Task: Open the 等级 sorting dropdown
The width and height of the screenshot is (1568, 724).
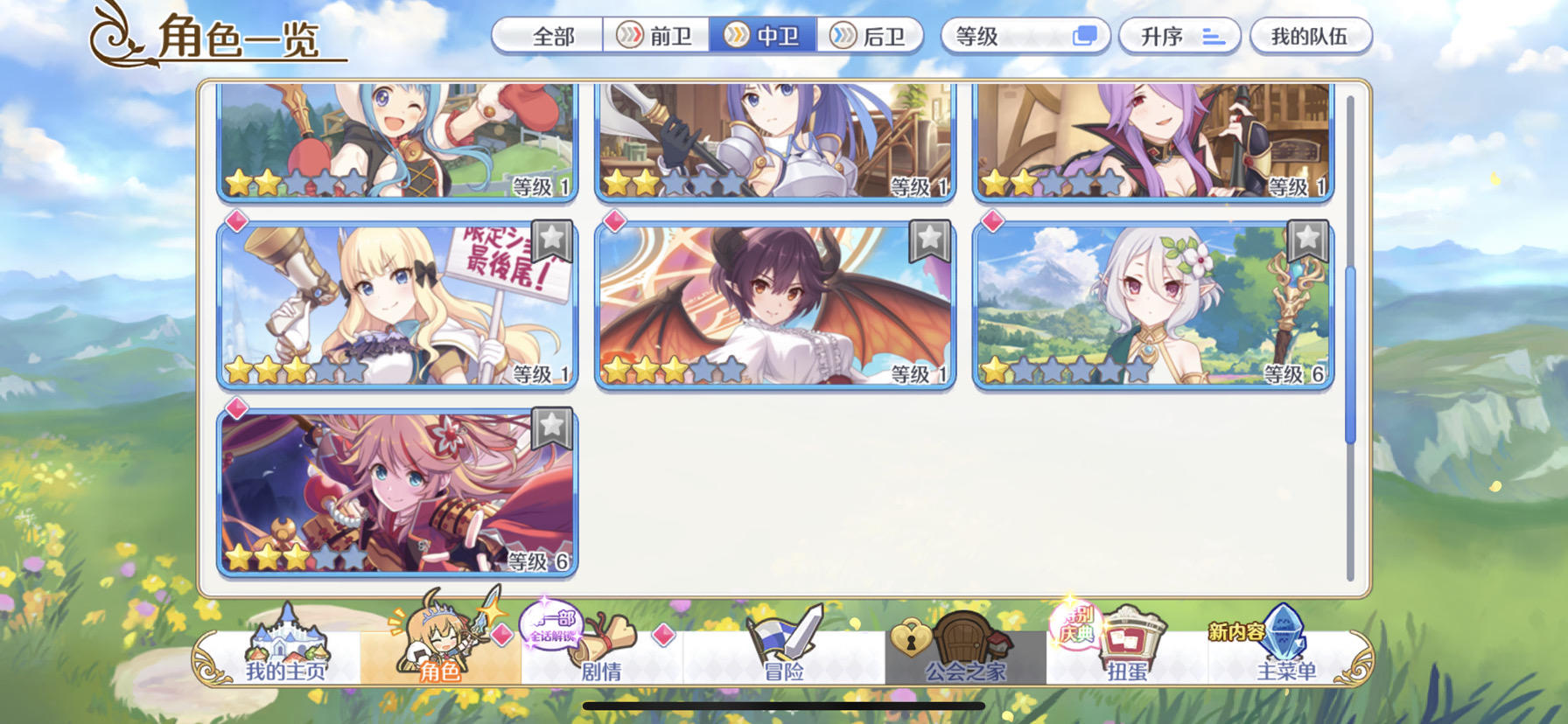Action: [1024, 36]
